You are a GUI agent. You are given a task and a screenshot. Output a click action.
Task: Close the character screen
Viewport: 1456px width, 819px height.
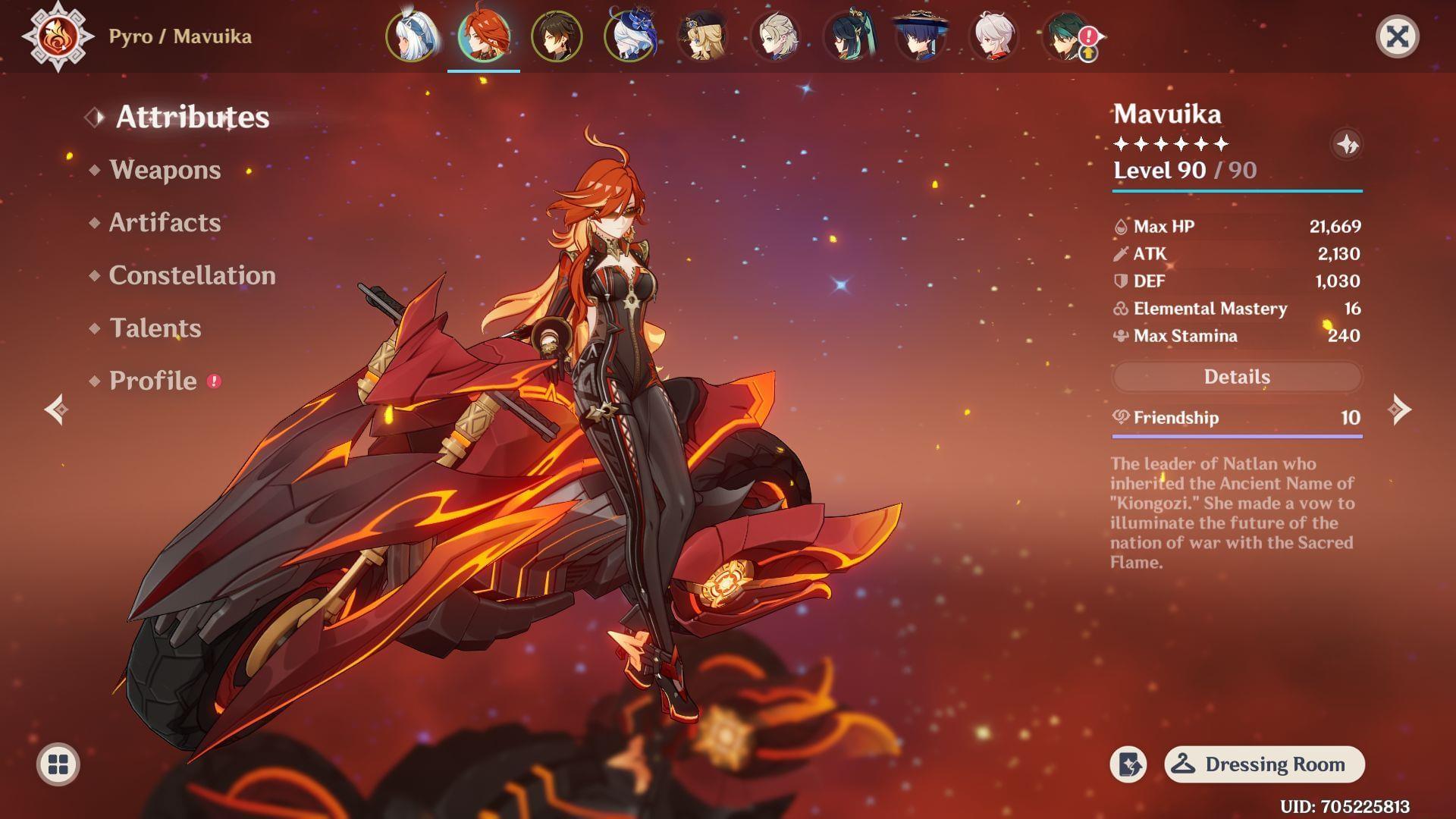(x=1397, y=36)
